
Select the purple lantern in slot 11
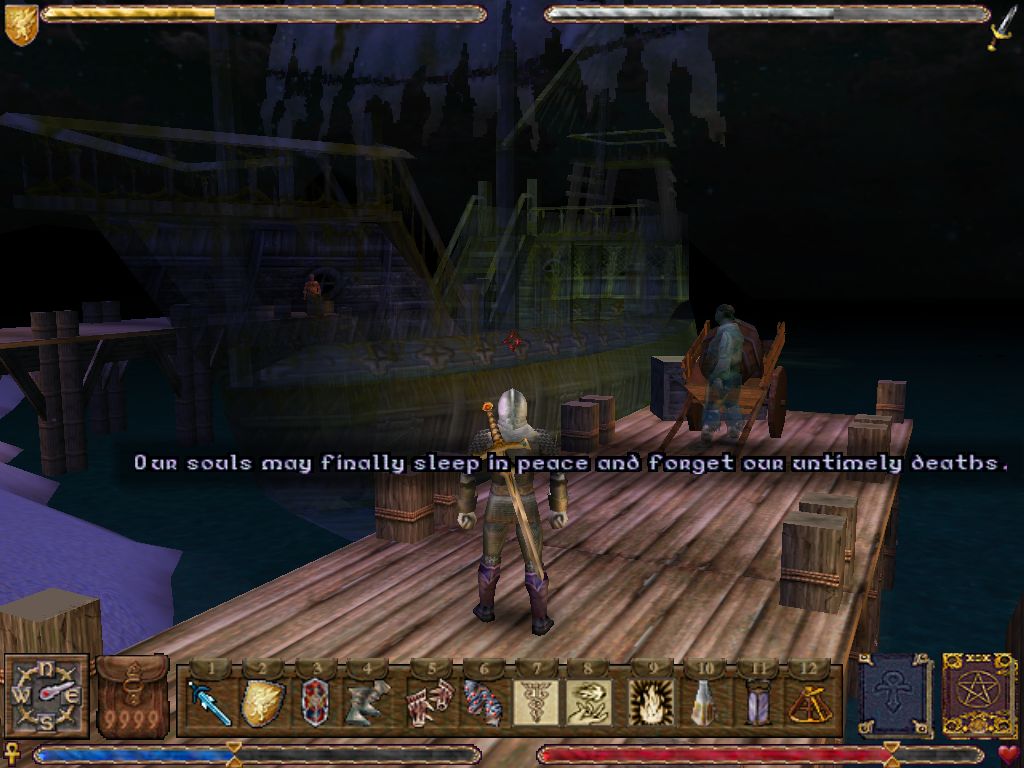pyautogui.click(x=757, y=701)
